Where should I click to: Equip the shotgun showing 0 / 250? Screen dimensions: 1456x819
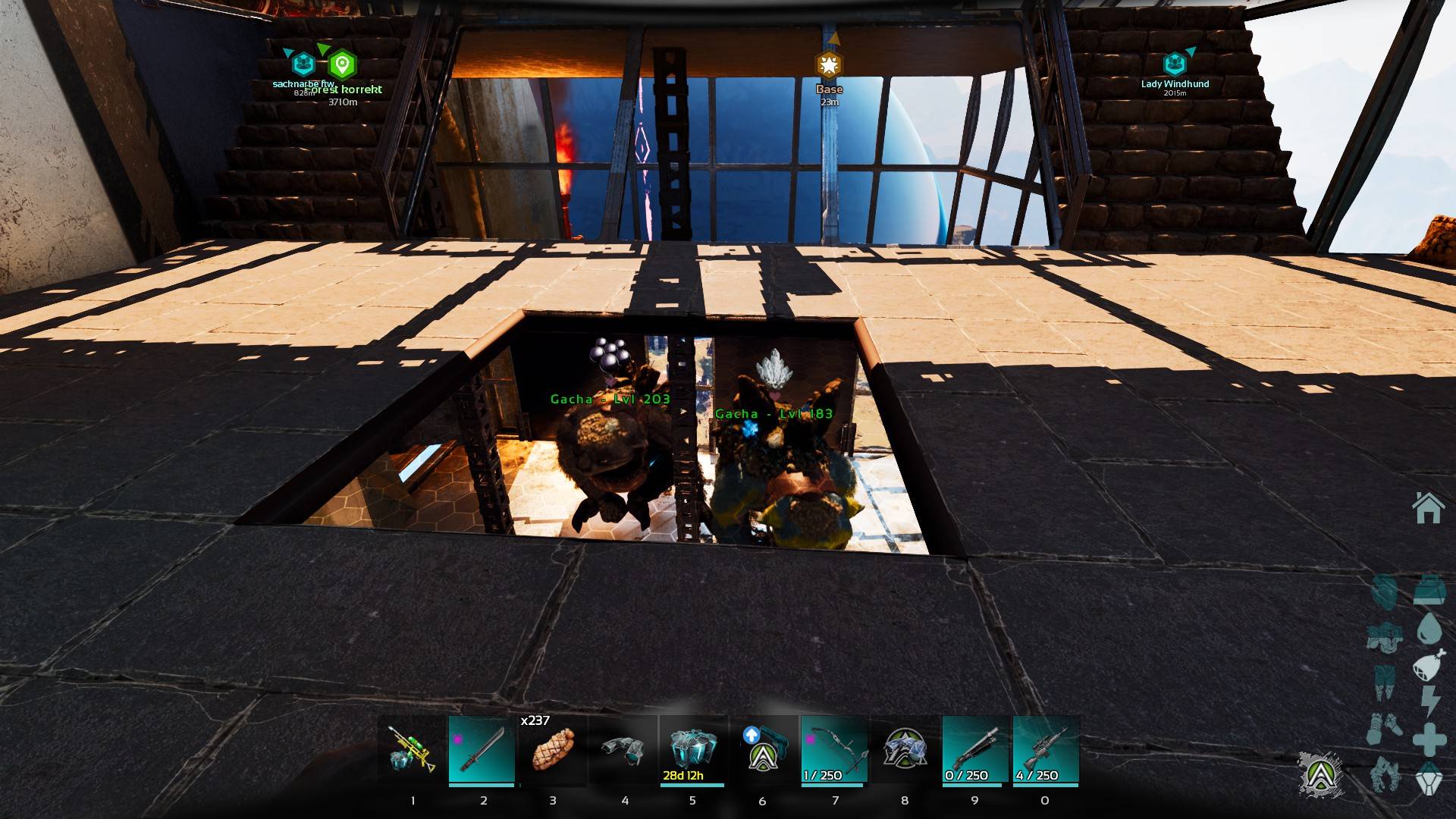tap(975, 749)
